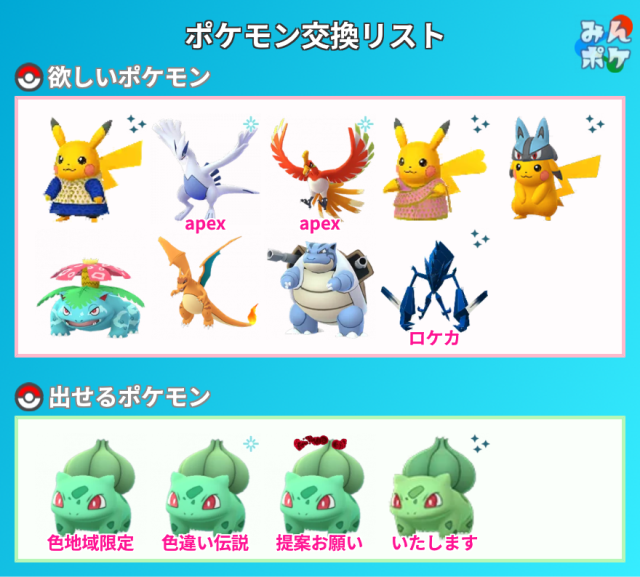The width and height of the screenshot is (640, 577).
Task: Choose the Charizard in the wanted list
Action: [205, 285]
